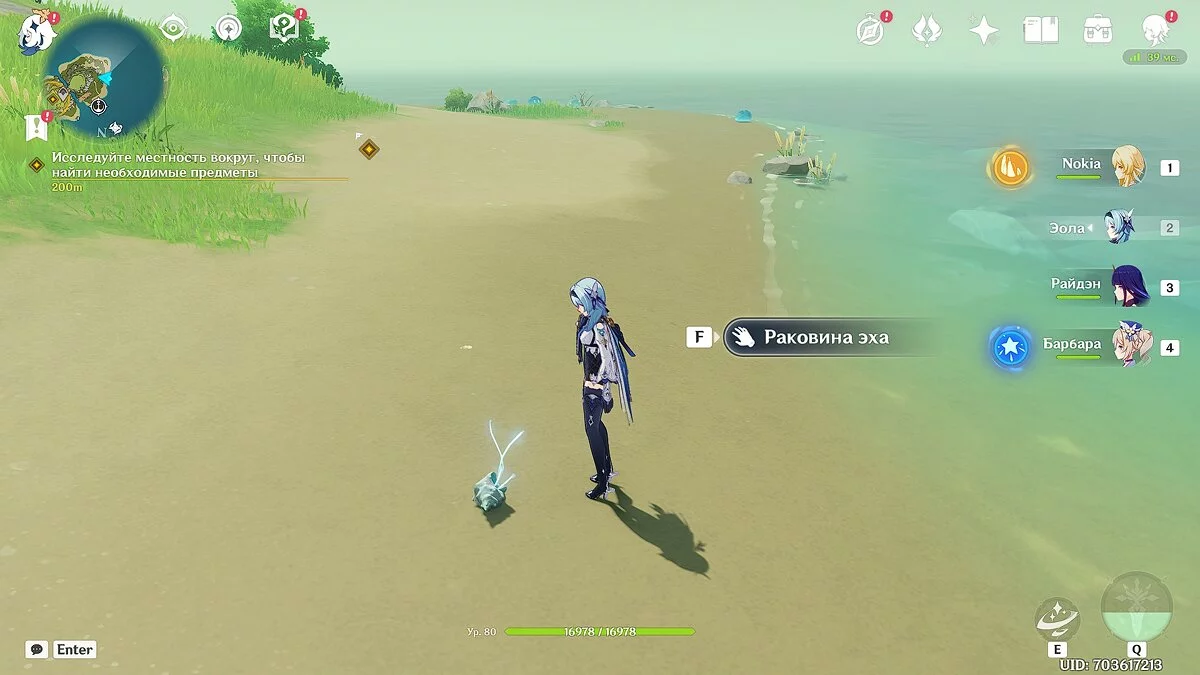Open the inventory backpack icon

[1098, 30]
